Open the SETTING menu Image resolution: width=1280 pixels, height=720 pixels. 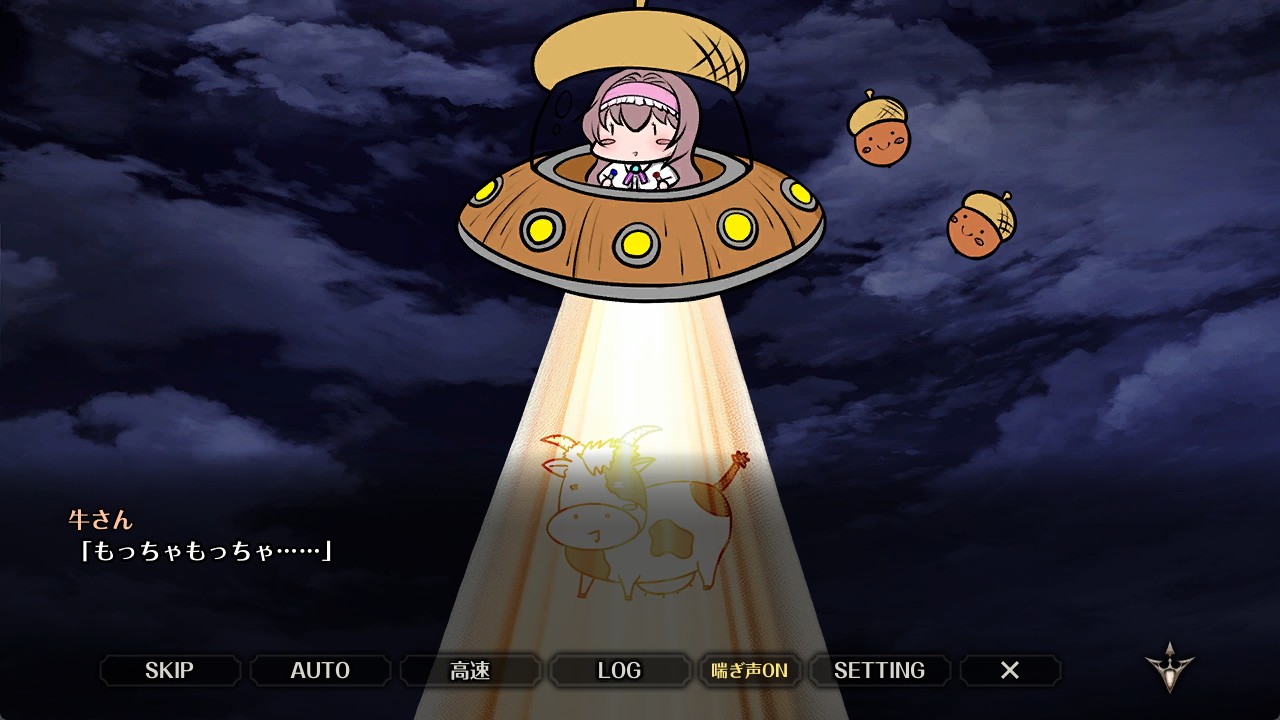coord(879,670)
